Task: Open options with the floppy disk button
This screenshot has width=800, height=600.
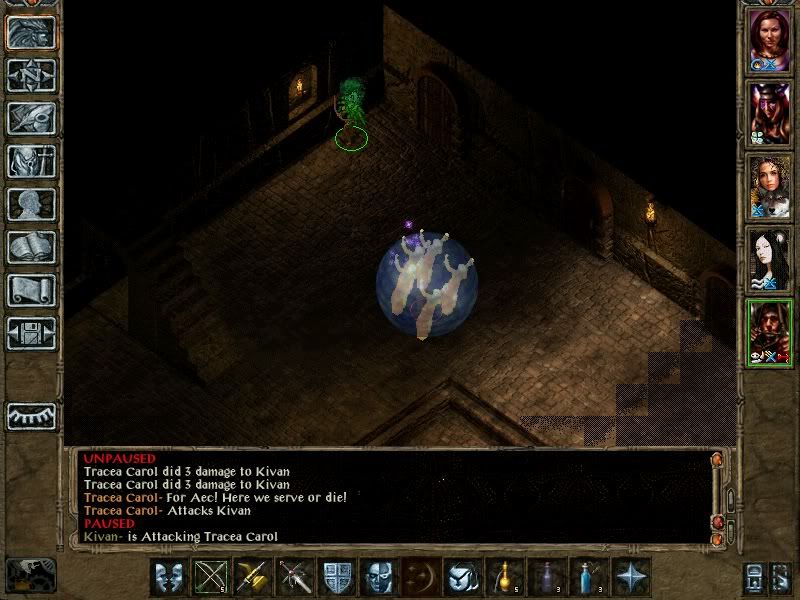Action: [31, 333]
